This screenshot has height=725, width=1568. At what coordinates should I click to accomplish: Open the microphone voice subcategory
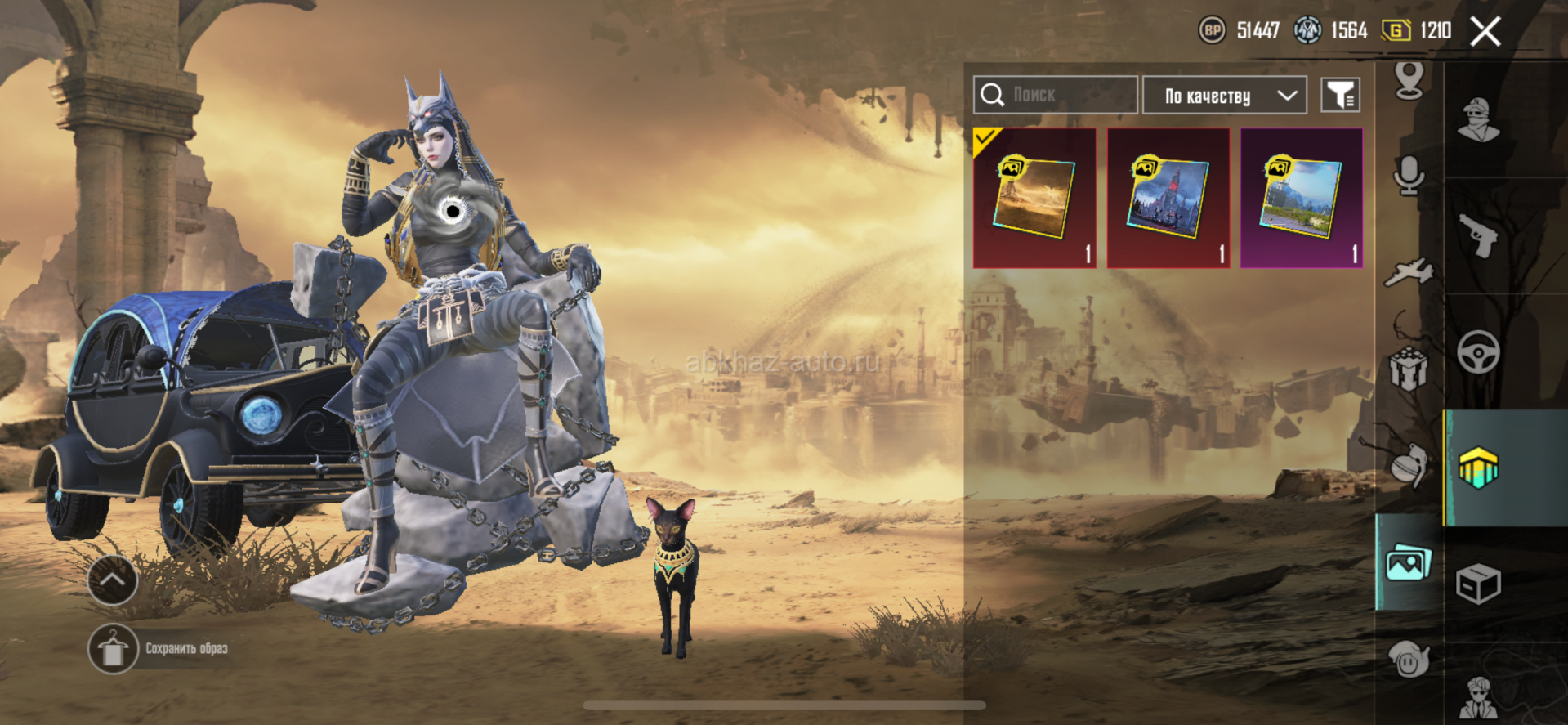(1409, 175)
